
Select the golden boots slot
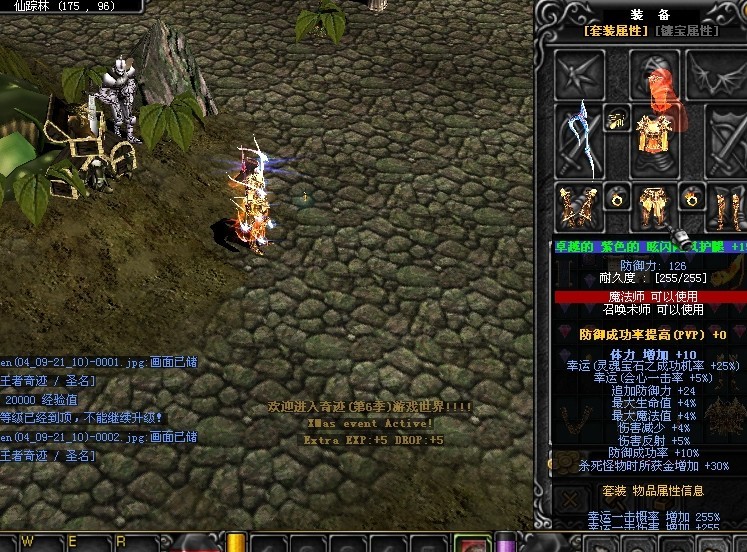[x=727, y=207]
